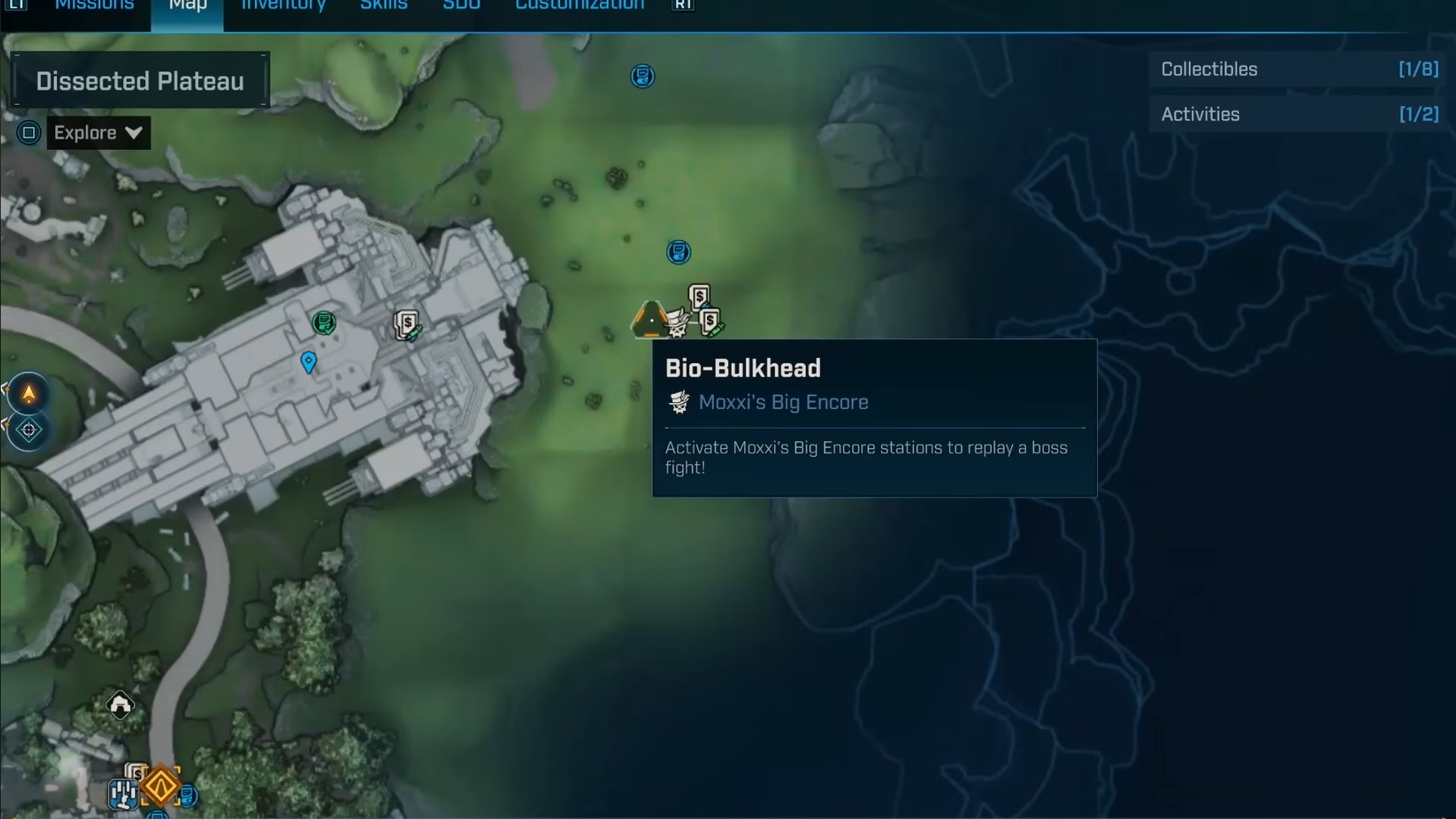Select the blue hanging-bars station marker
The image size is (1456, 819).
pyautogui.click(x=122, y=794)
